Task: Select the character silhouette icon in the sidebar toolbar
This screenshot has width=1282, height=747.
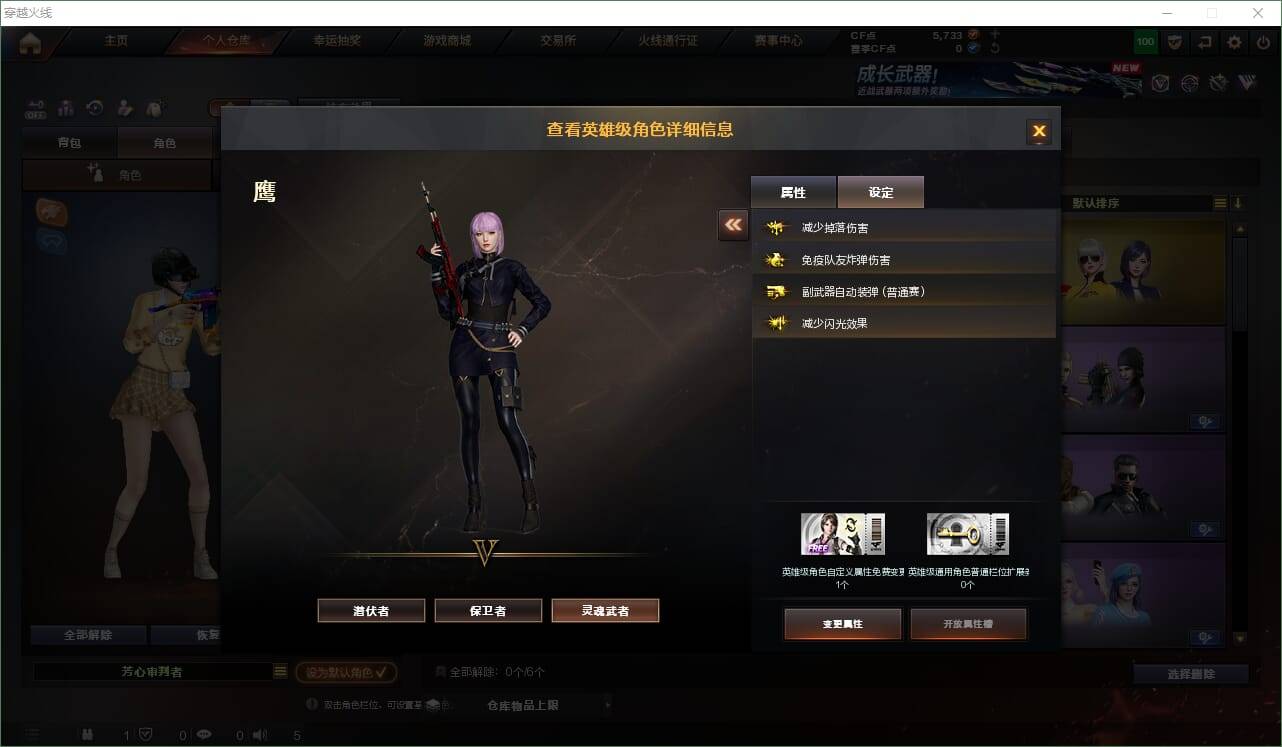Action: [65, 108]
